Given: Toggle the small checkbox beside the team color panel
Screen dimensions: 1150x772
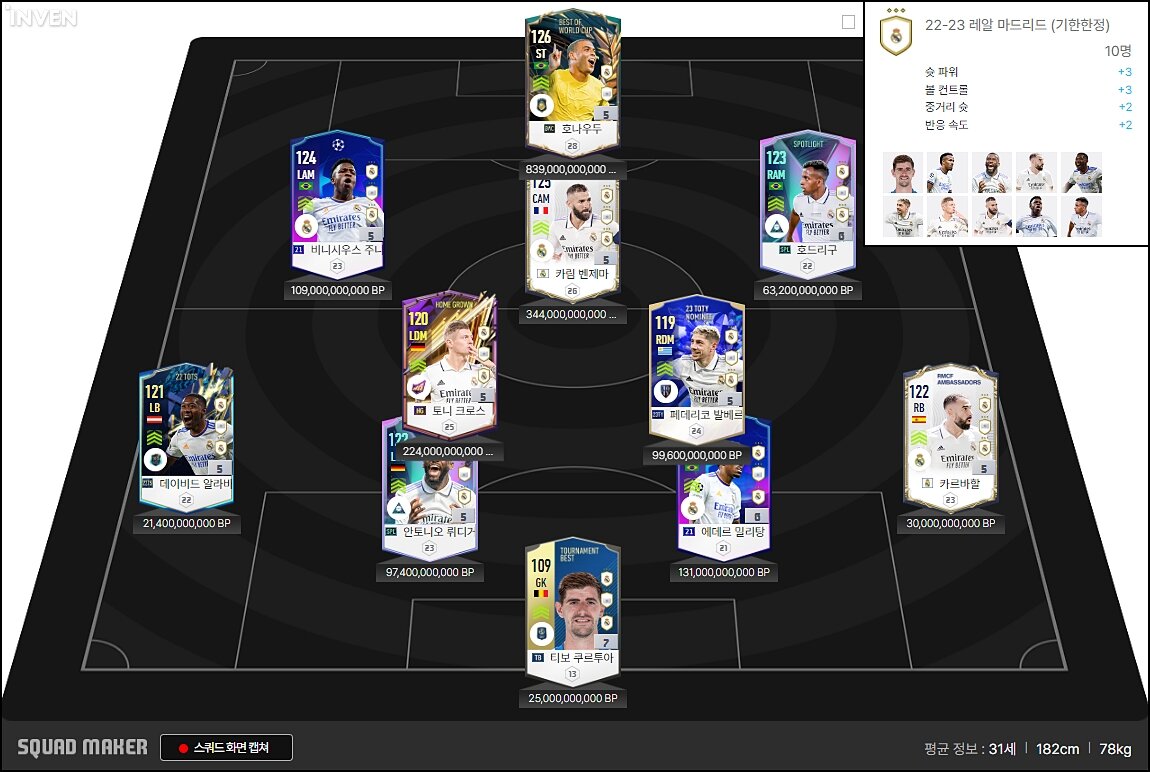Looking at the screenshot, I should coord(849,22).
